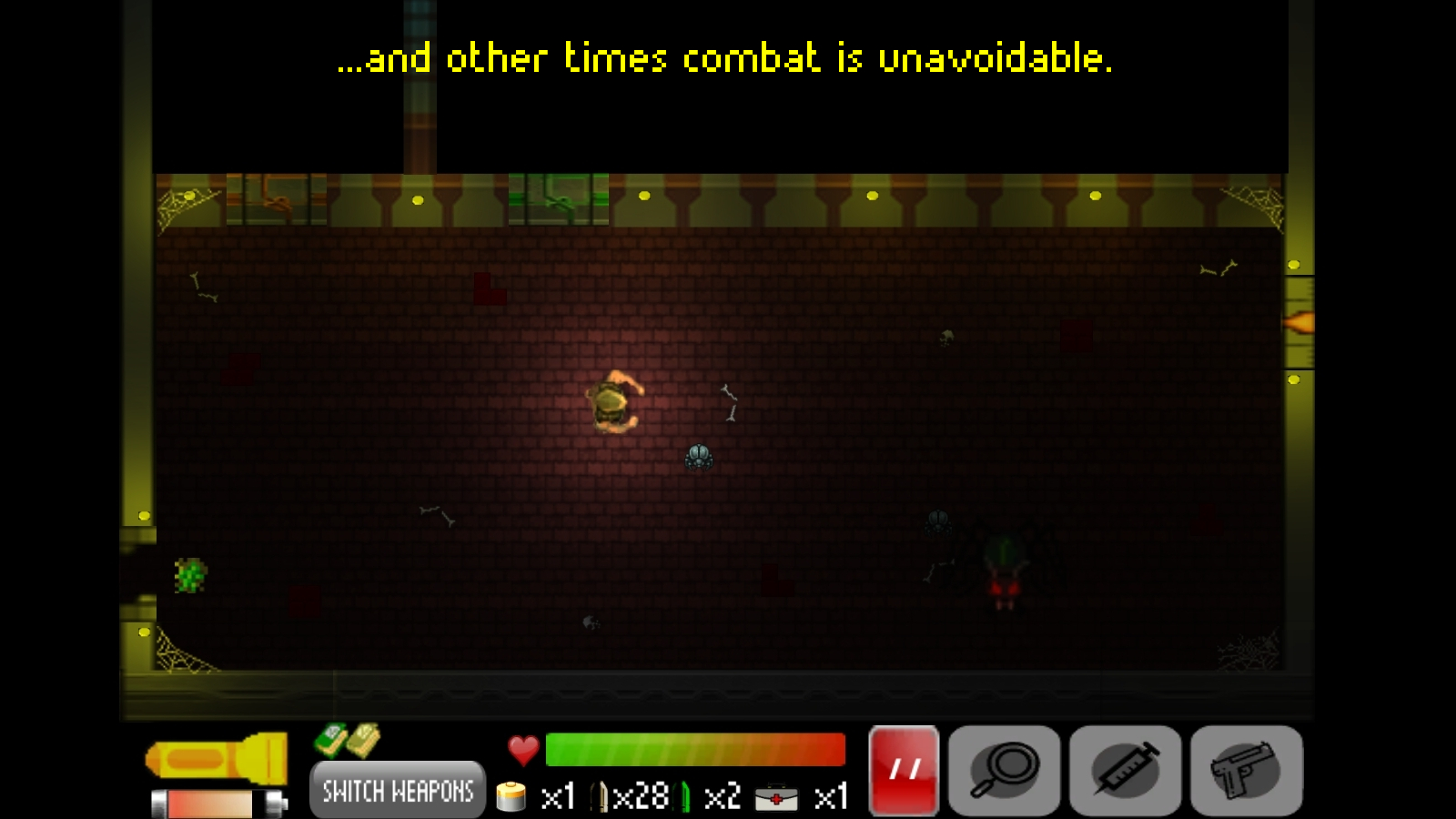Viewport: 1456px width, 819px height.
Task: Tap the Switch Weapons button
Action: 398,790
